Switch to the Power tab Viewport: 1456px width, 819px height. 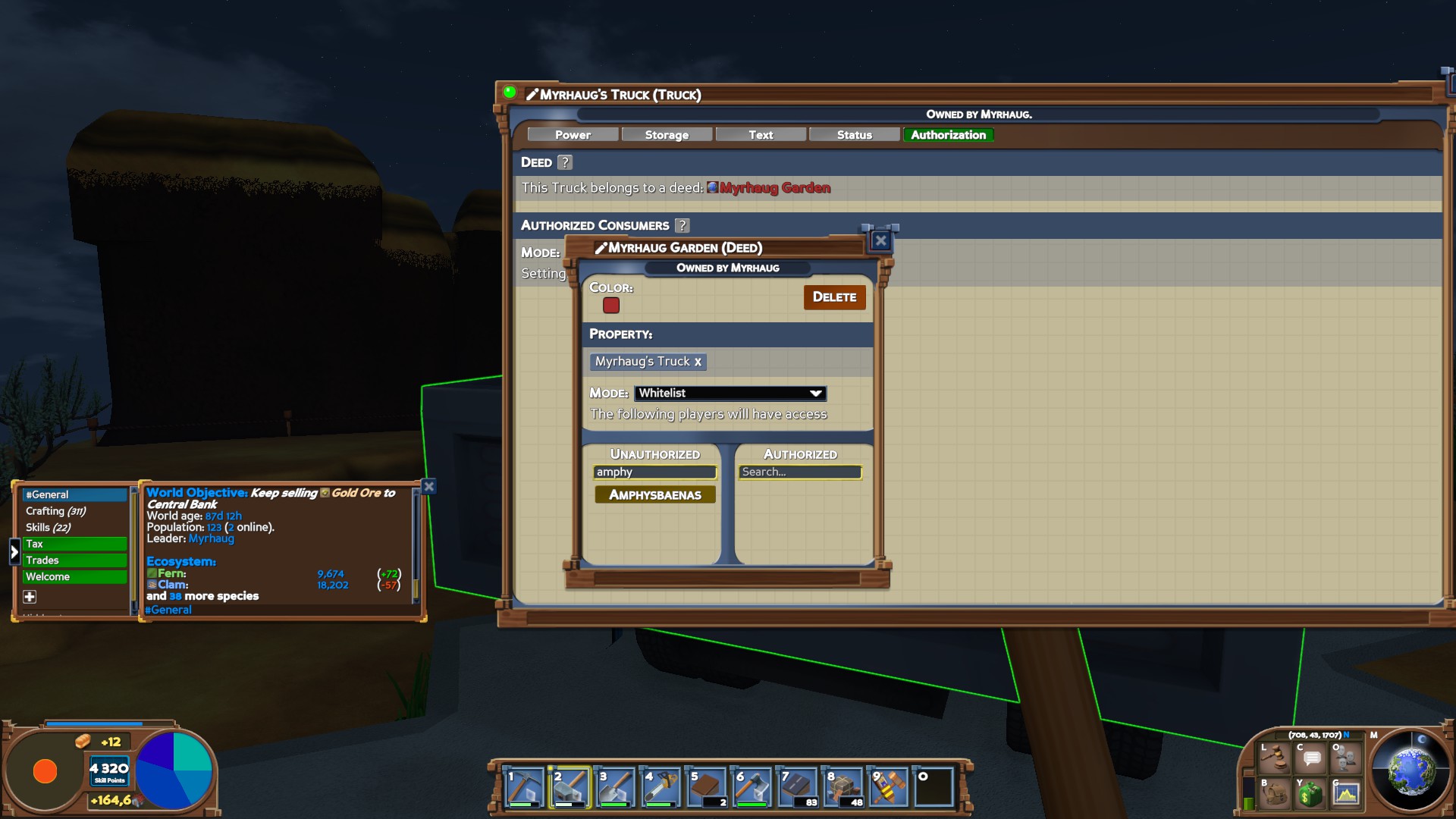[573, 134]
